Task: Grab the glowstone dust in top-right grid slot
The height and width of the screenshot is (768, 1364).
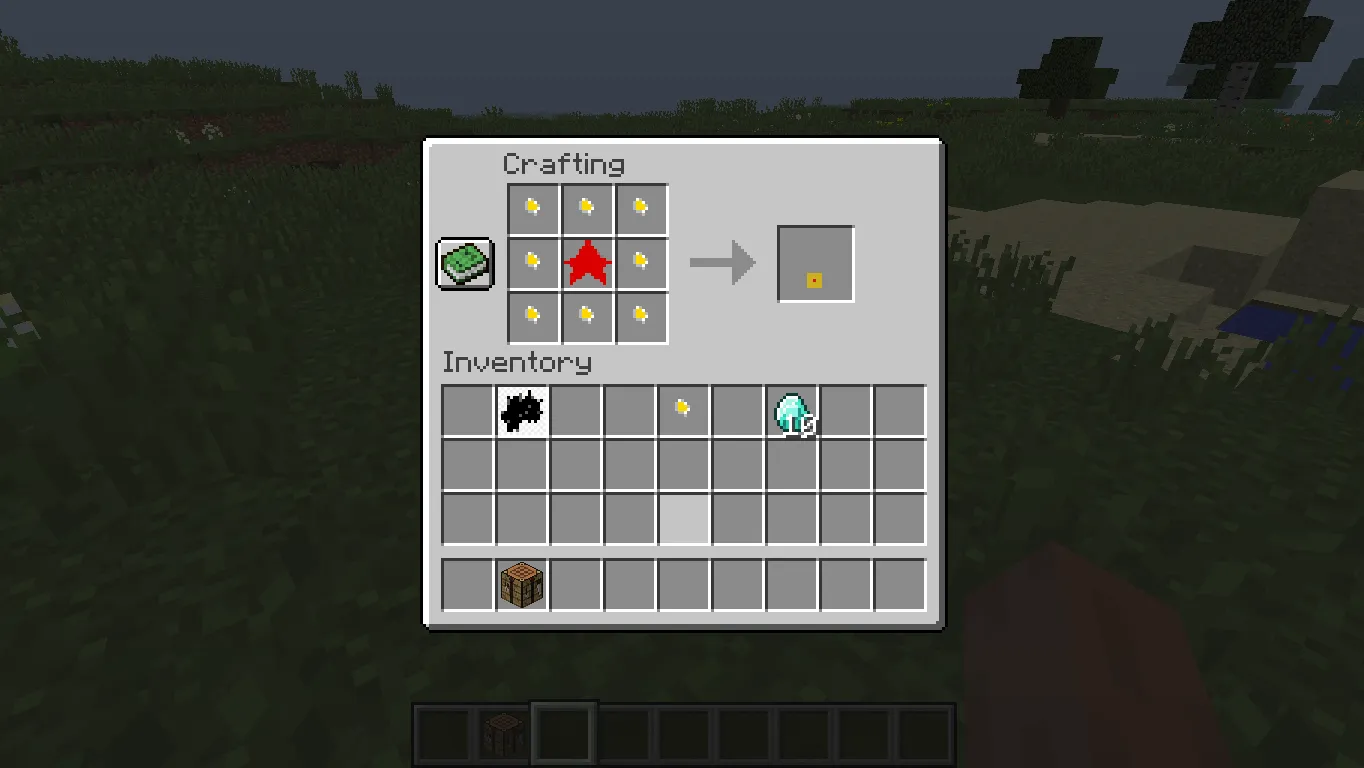Action: (640, 207)
